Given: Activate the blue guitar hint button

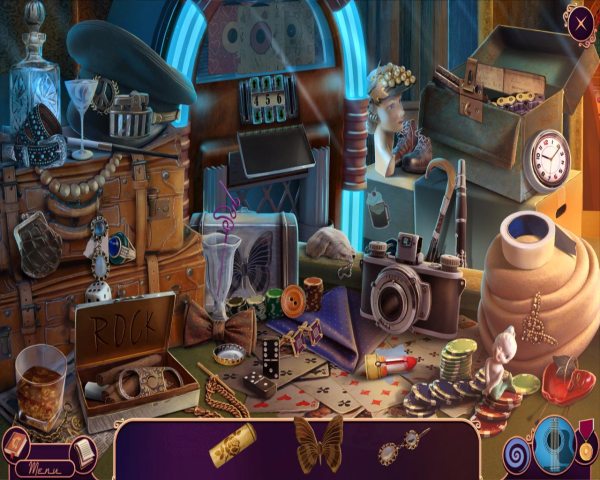Looking at the screenshot, I should point(552,444).
